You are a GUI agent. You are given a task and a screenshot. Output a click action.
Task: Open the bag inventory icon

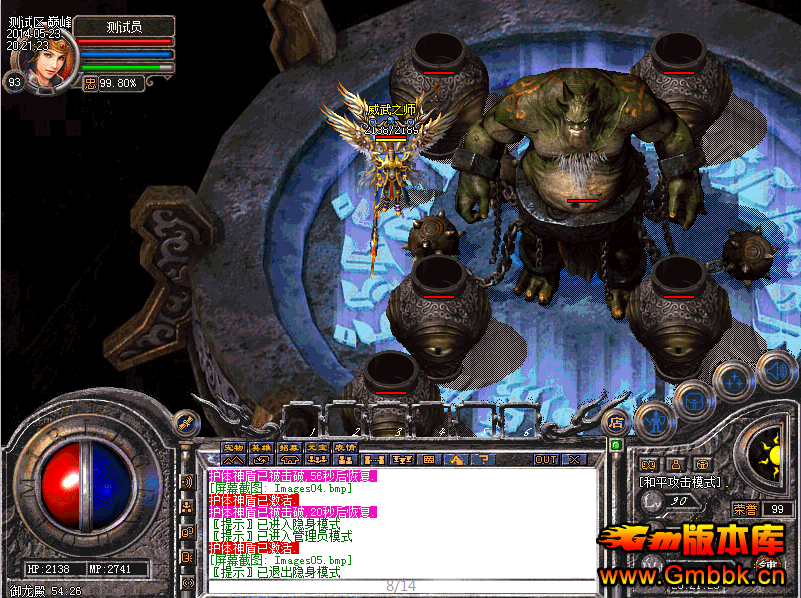point(691,400)
